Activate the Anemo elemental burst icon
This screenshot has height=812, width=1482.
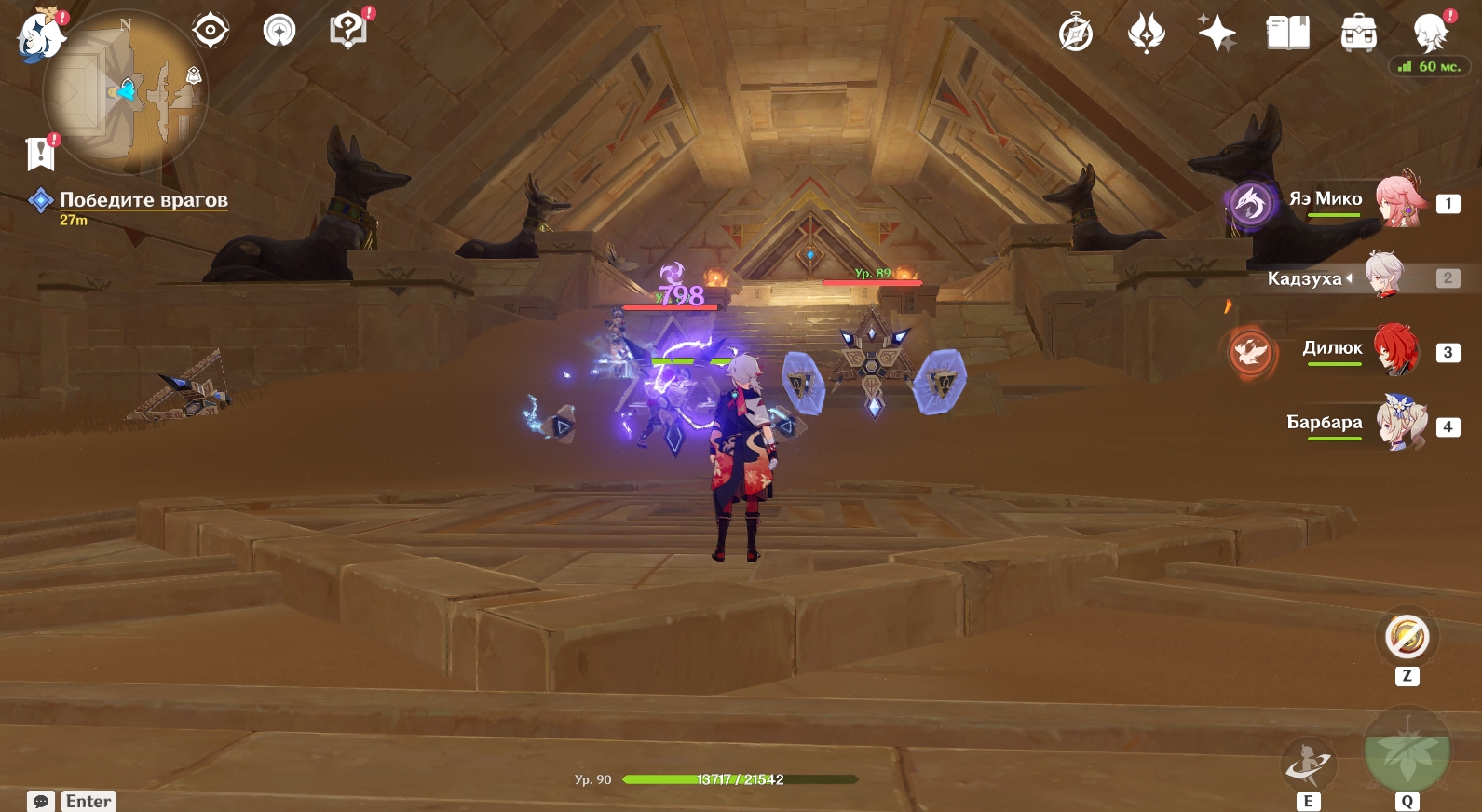pyautogui.click(x=1407, y=750)
